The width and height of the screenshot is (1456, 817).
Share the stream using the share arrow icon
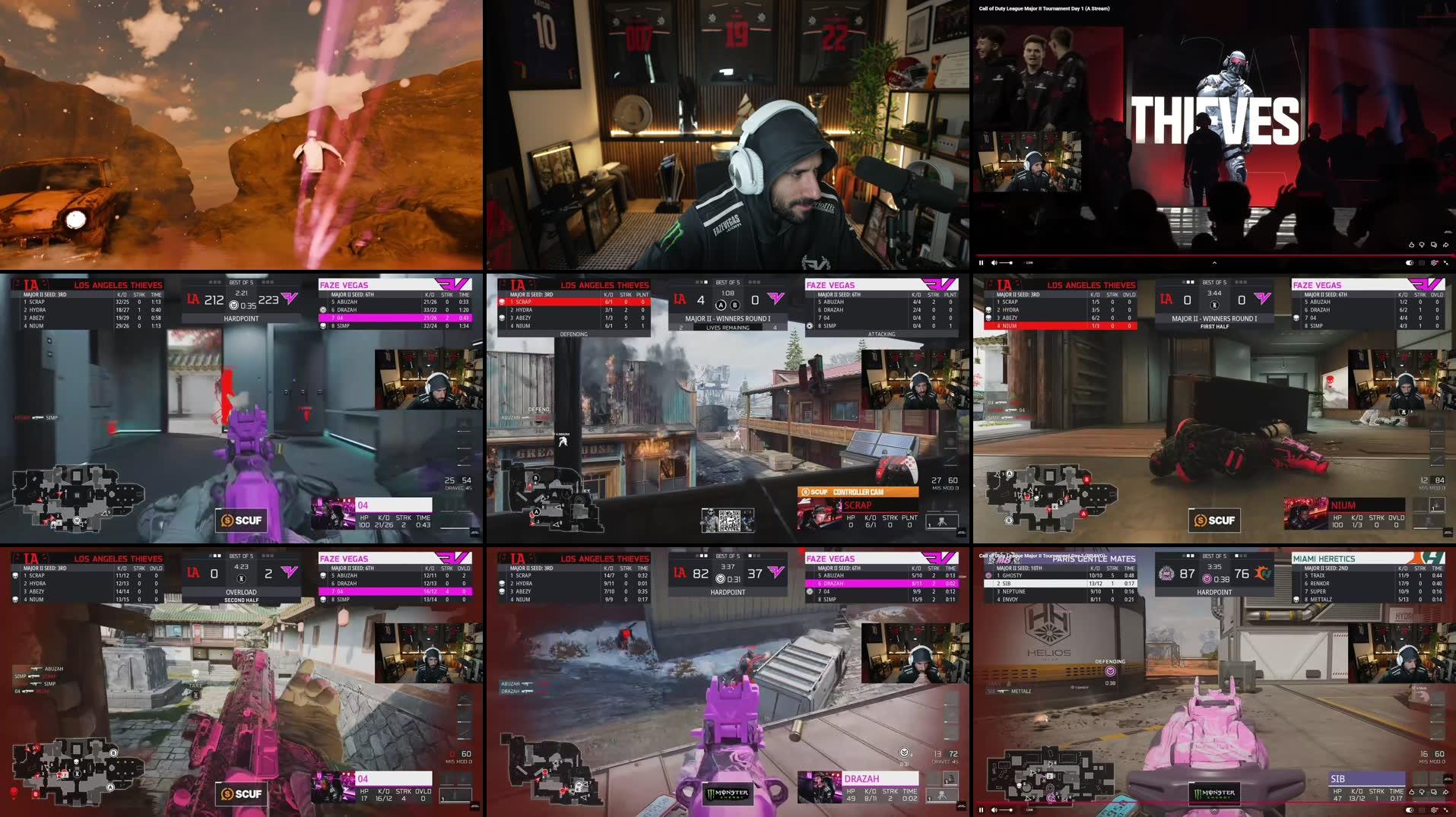[x=1445, y=245]
